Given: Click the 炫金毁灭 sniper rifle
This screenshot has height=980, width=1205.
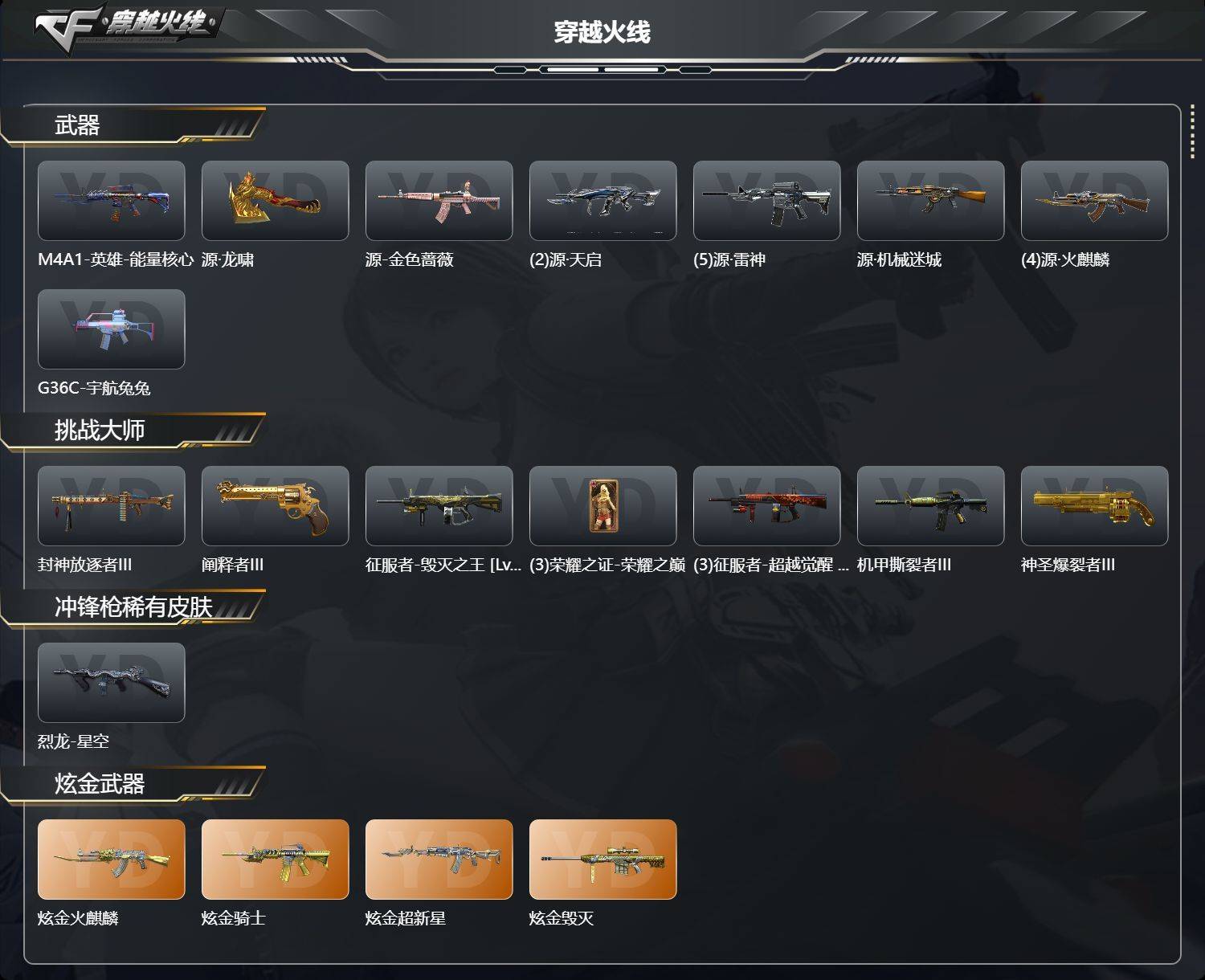Looking at the screenshot, I should coord(602,860).
